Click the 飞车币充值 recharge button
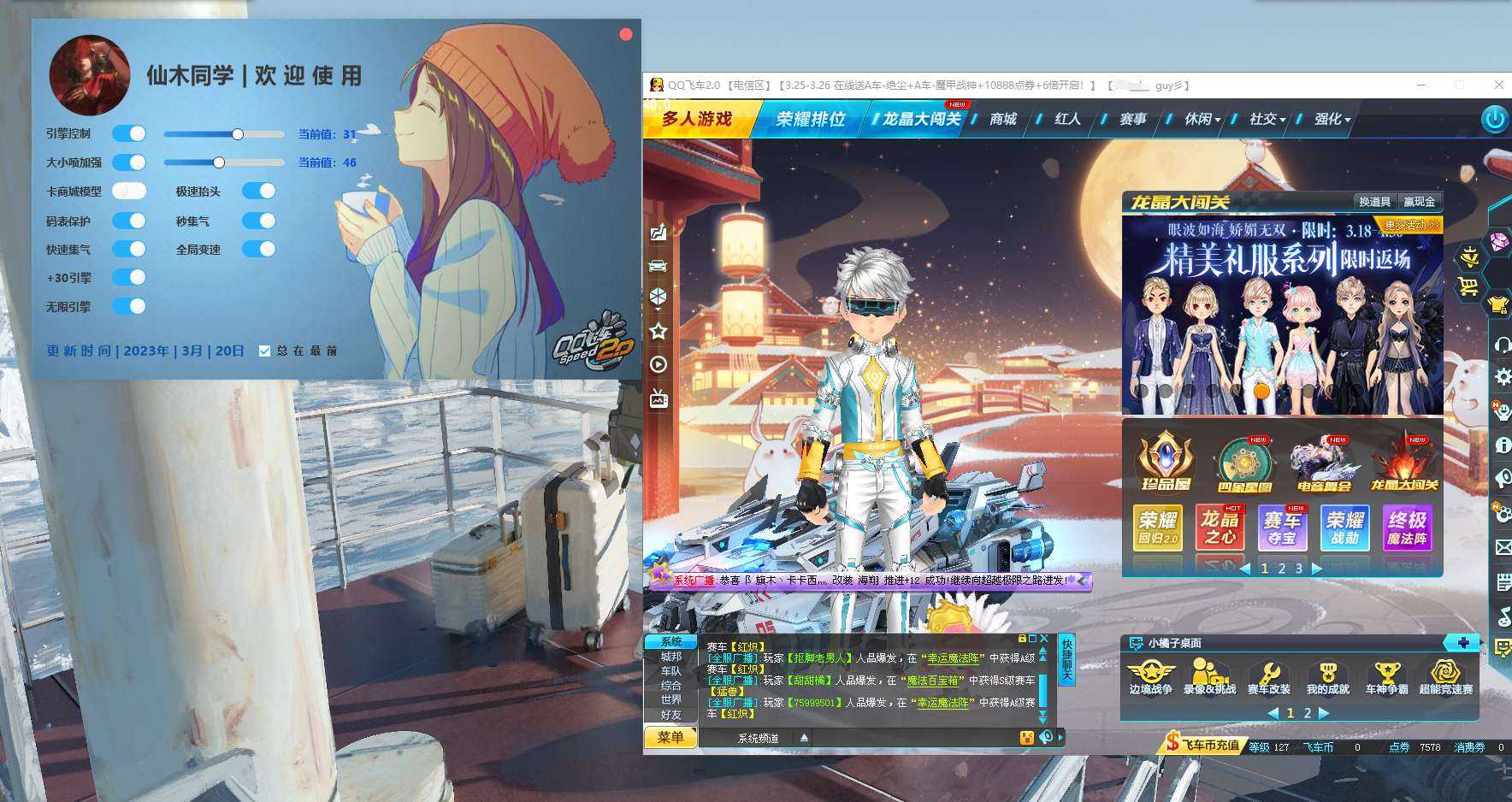The width and height of the screenshot is (1512, 802). 1203,745
